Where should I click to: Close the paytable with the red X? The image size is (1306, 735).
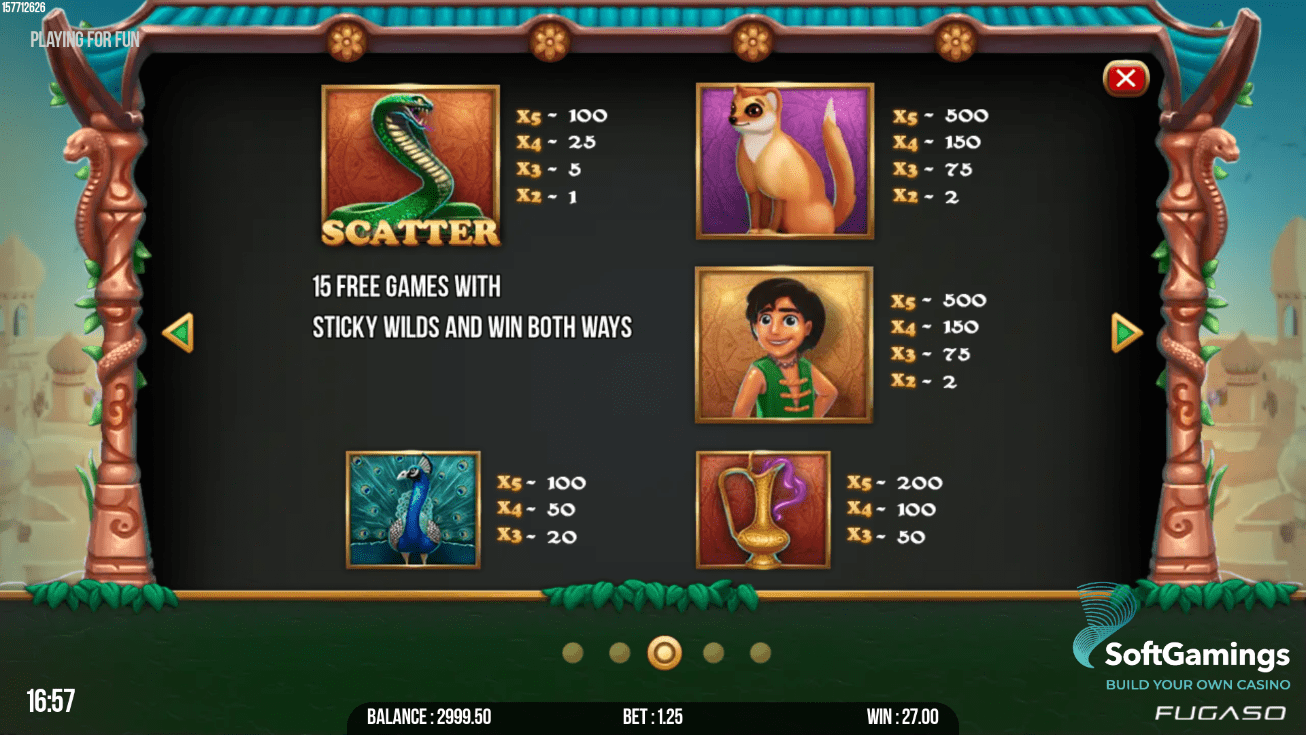1125,78
